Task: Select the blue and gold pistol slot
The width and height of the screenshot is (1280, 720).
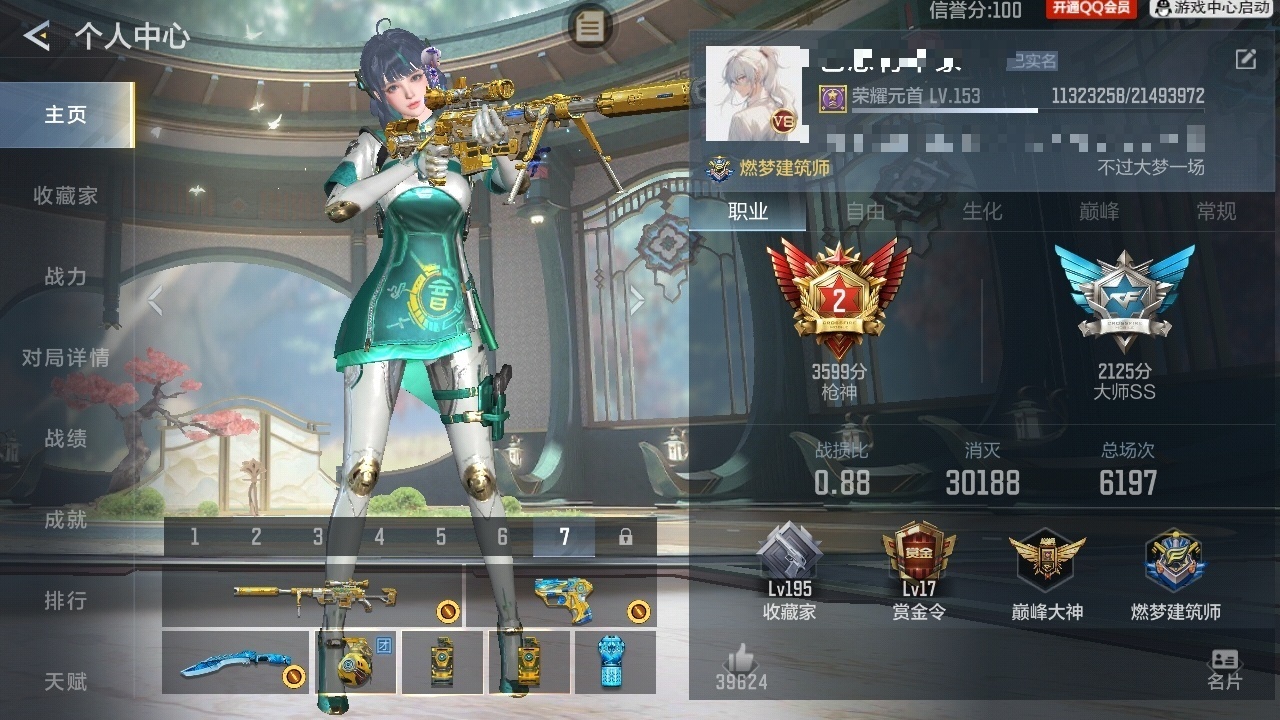Action: [560, 598]
